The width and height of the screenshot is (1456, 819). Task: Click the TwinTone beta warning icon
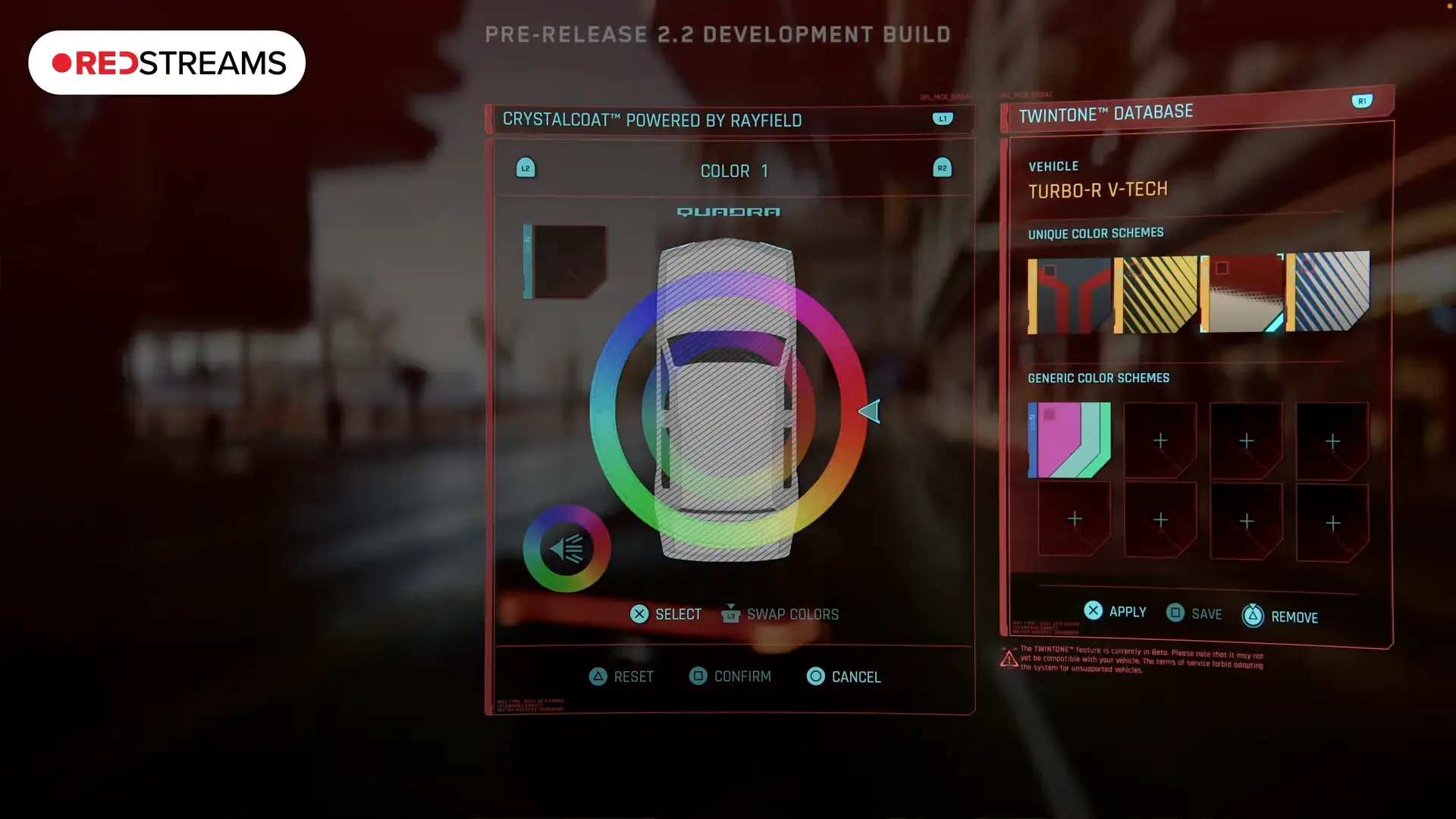1009,658
